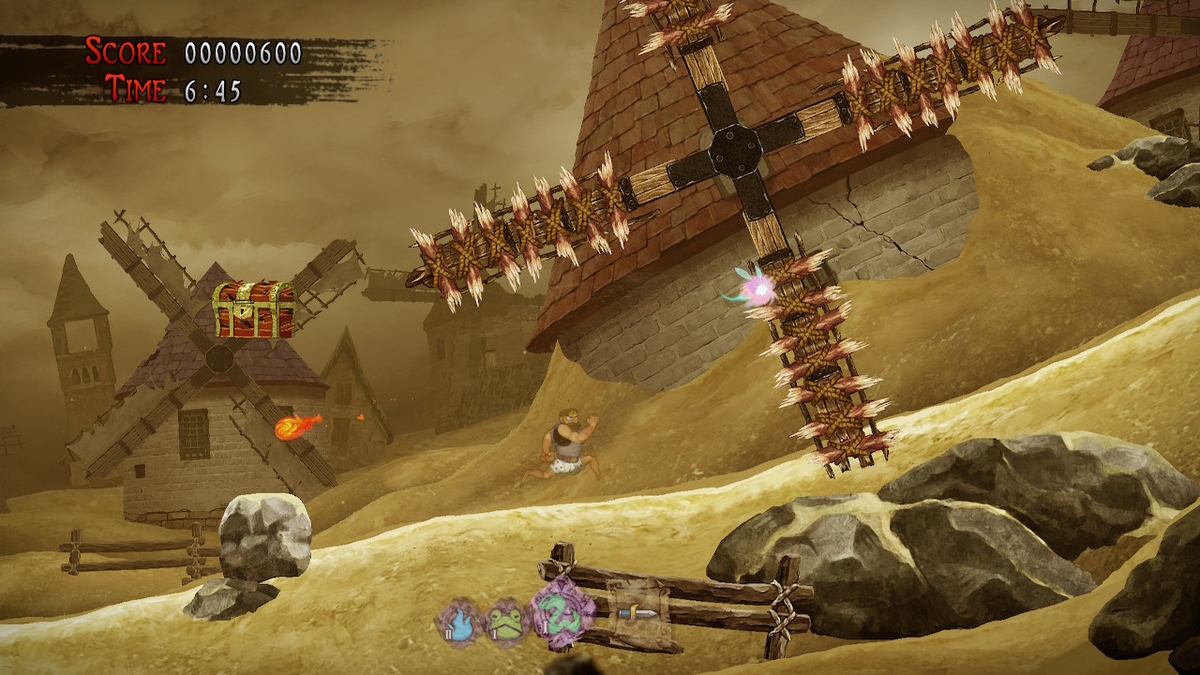Screen dimensions: 1200x675
Task: Choose the green frog spell icon
Action: (506, 623)
